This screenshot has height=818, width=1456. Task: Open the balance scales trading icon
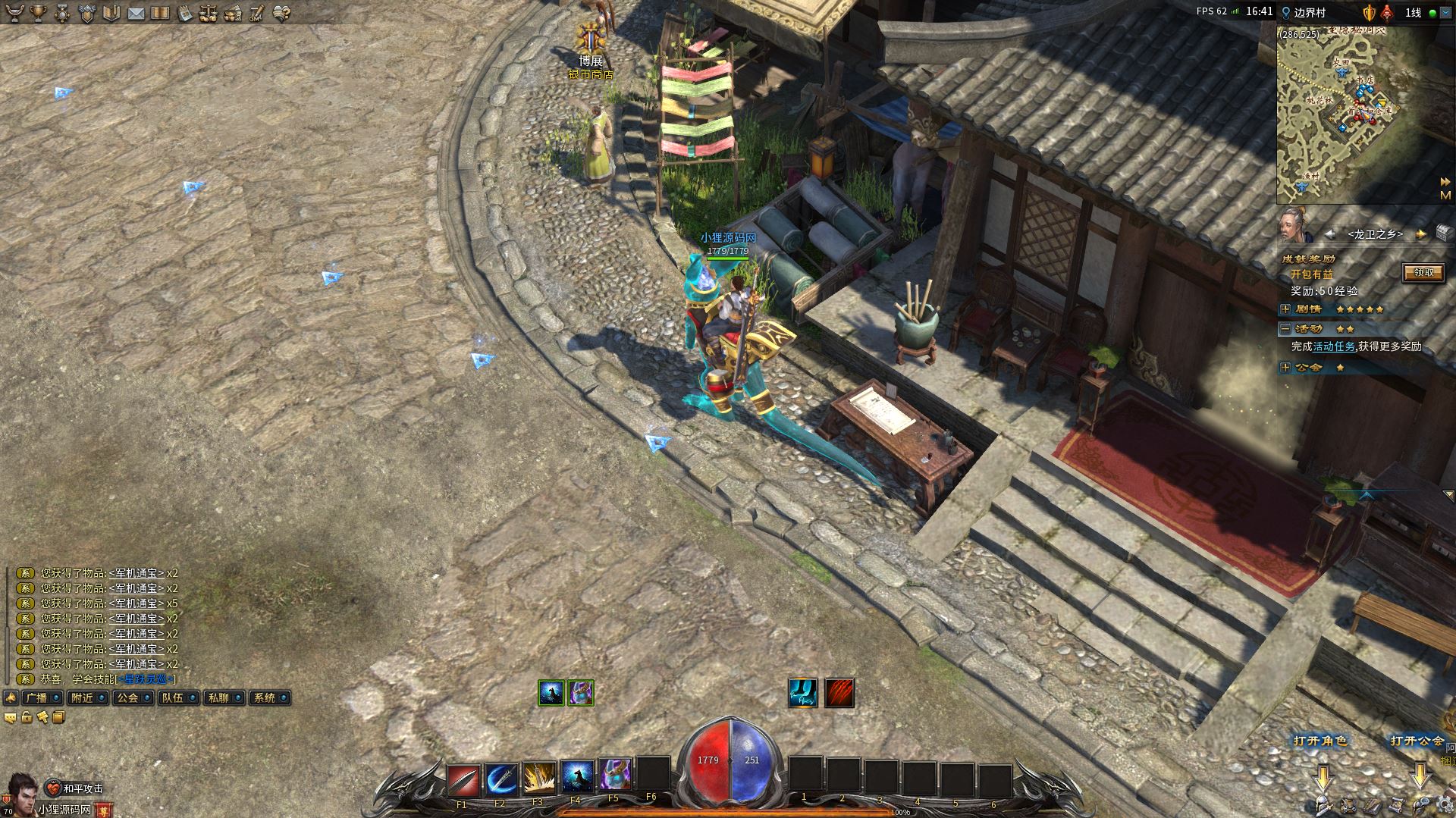point(209,13)
